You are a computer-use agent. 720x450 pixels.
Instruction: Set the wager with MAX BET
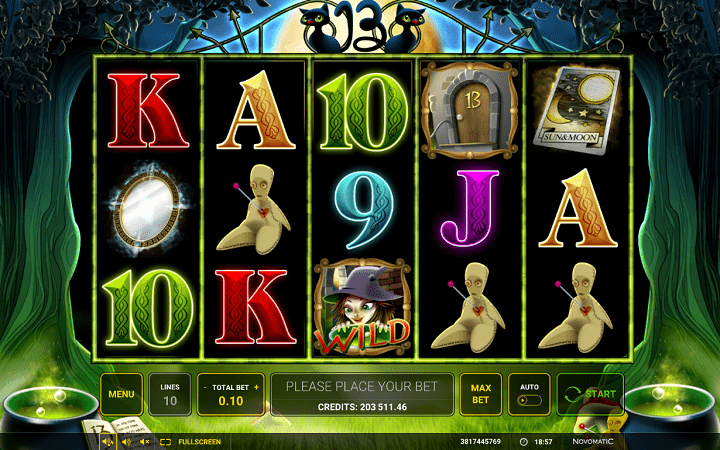point(480,394)
